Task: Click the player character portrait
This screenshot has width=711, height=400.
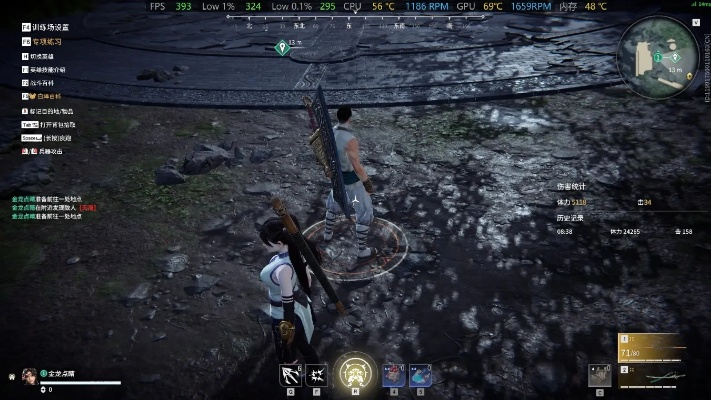Action: tap(28, 375)
